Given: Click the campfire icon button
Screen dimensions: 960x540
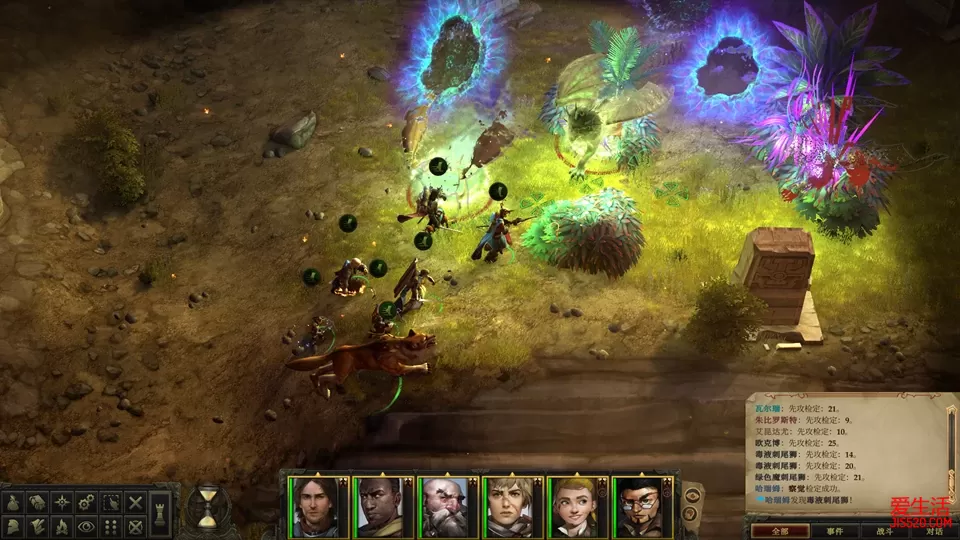Looking at the screenshot, I should tap(61, 525).
